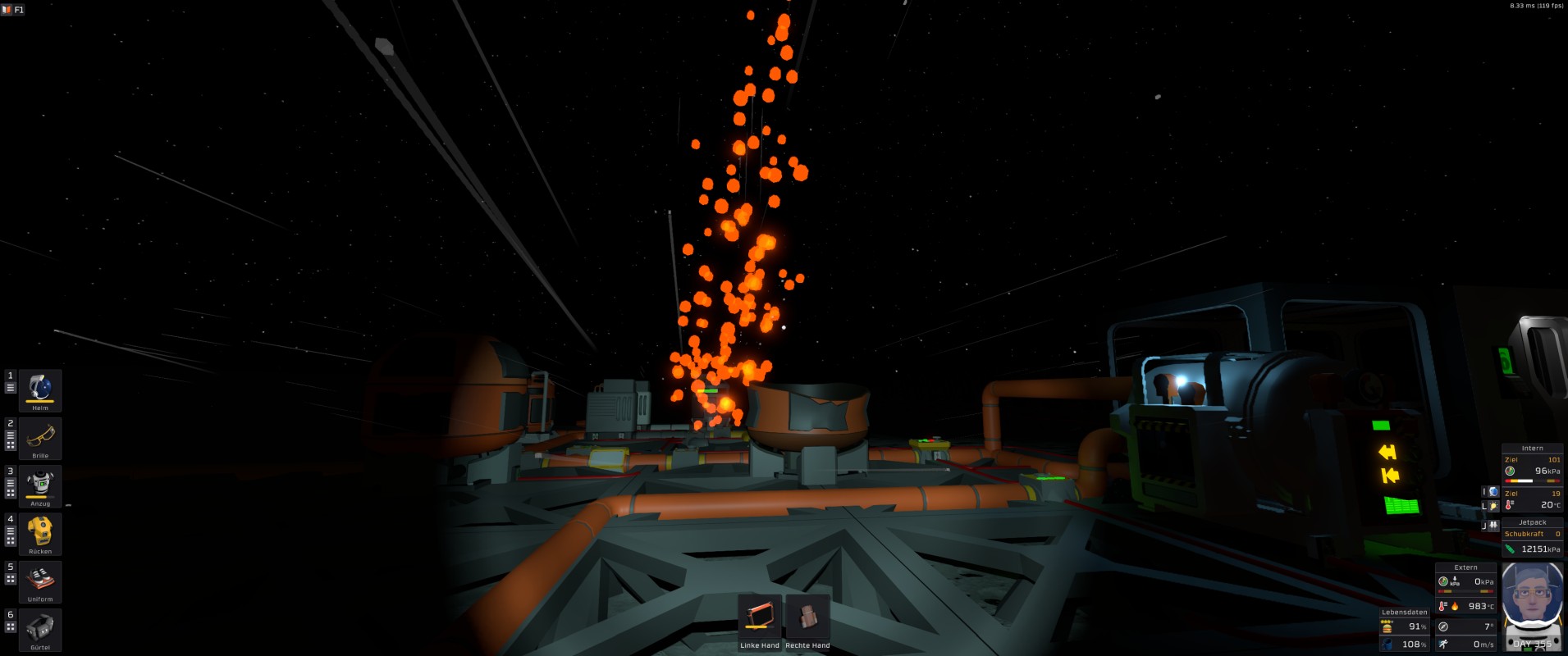1568x656 pixels.
Task: Open the F1 help book icon
Action: point(13,9)
